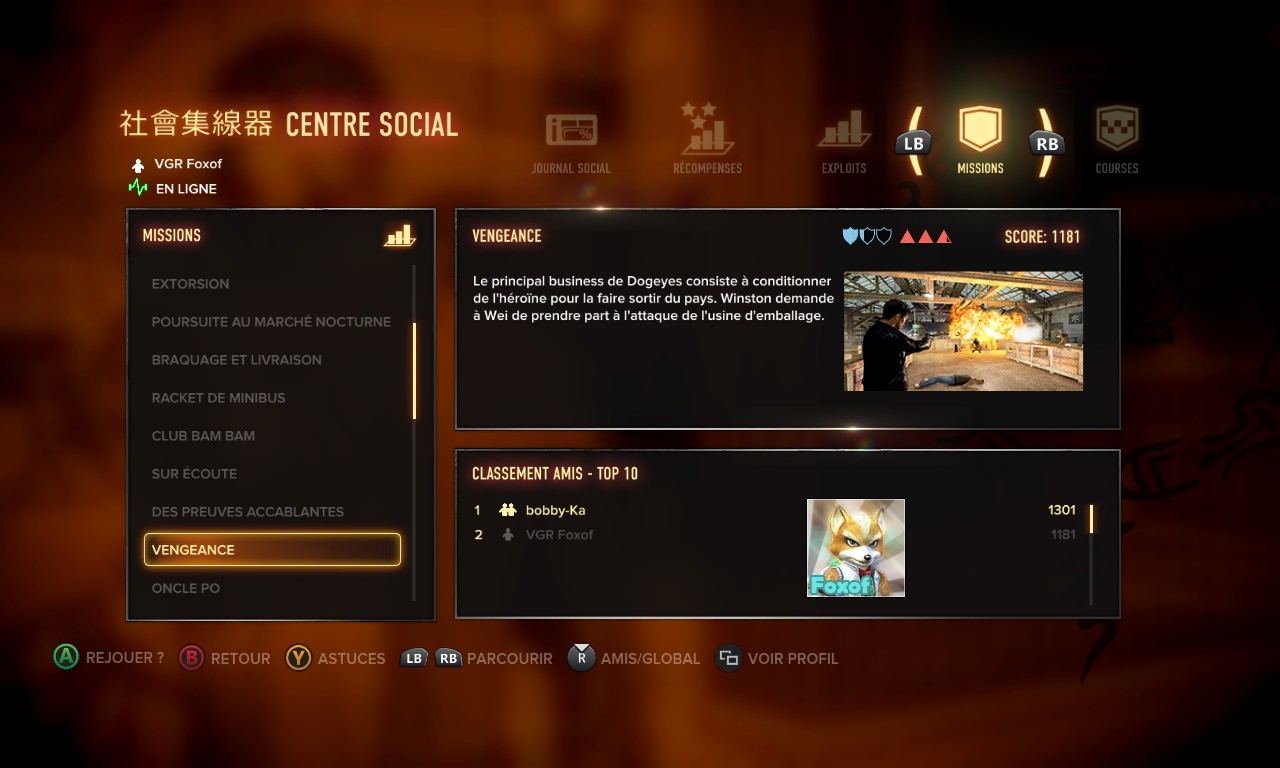
Task: Click the Vengeance mission screenshot
Action: 963,331
